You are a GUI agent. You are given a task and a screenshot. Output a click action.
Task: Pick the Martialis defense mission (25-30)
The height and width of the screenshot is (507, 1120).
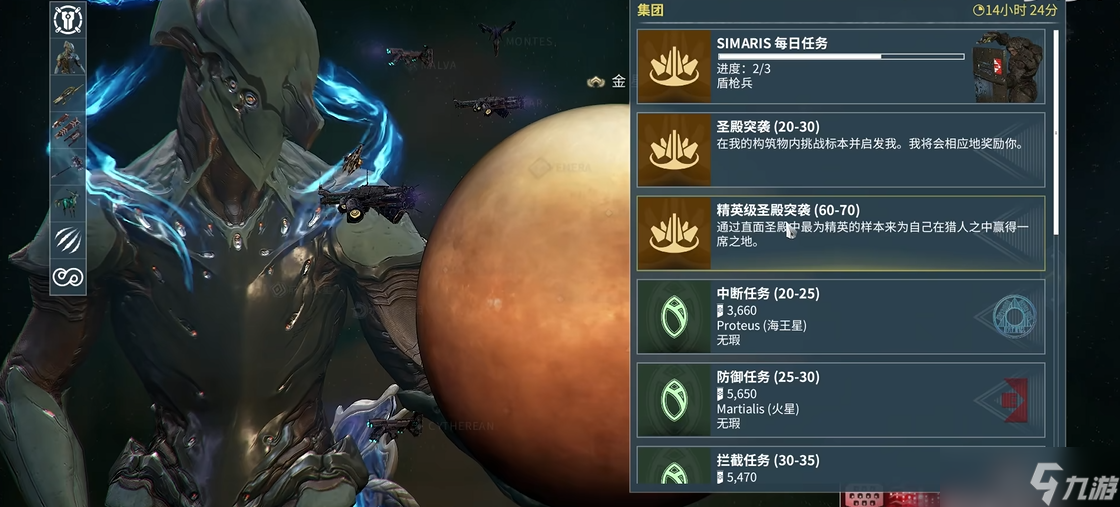(x=840, y=400)
